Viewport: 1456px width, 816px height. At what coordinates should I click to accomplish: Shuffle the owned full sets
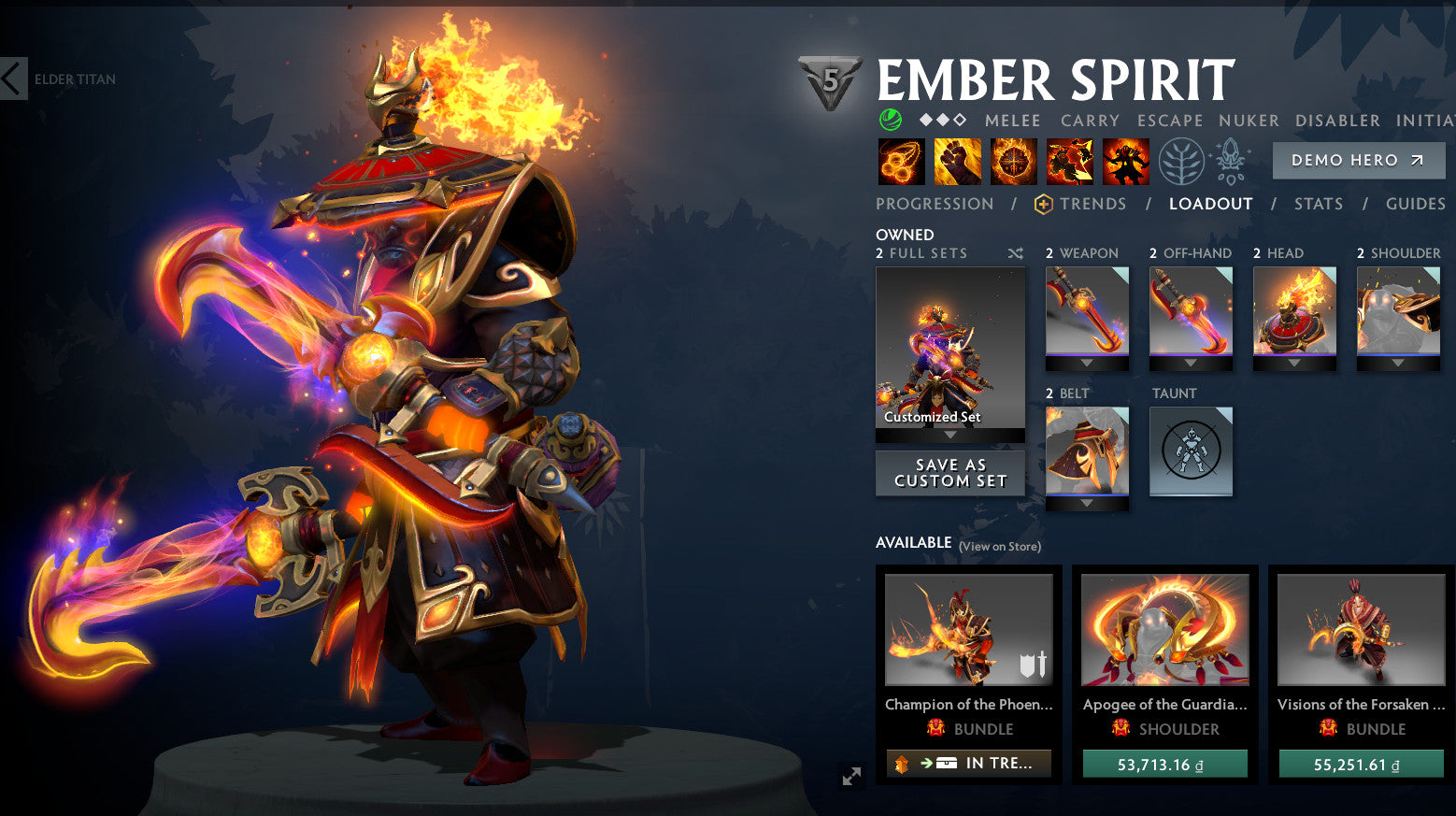[1016, 253]
